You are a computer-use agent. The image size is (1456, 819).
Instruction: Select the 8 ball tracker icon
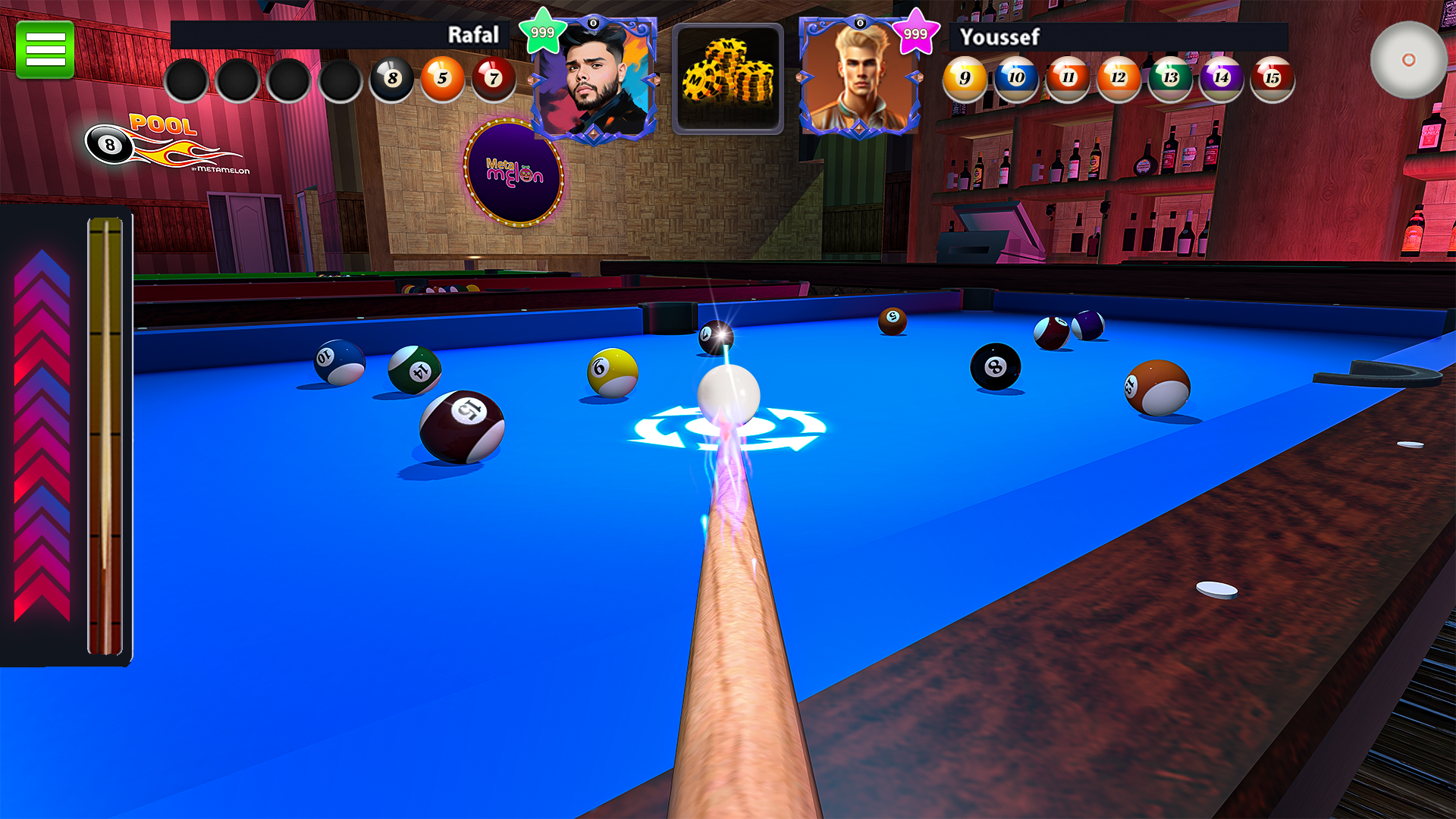pos(391,78)
